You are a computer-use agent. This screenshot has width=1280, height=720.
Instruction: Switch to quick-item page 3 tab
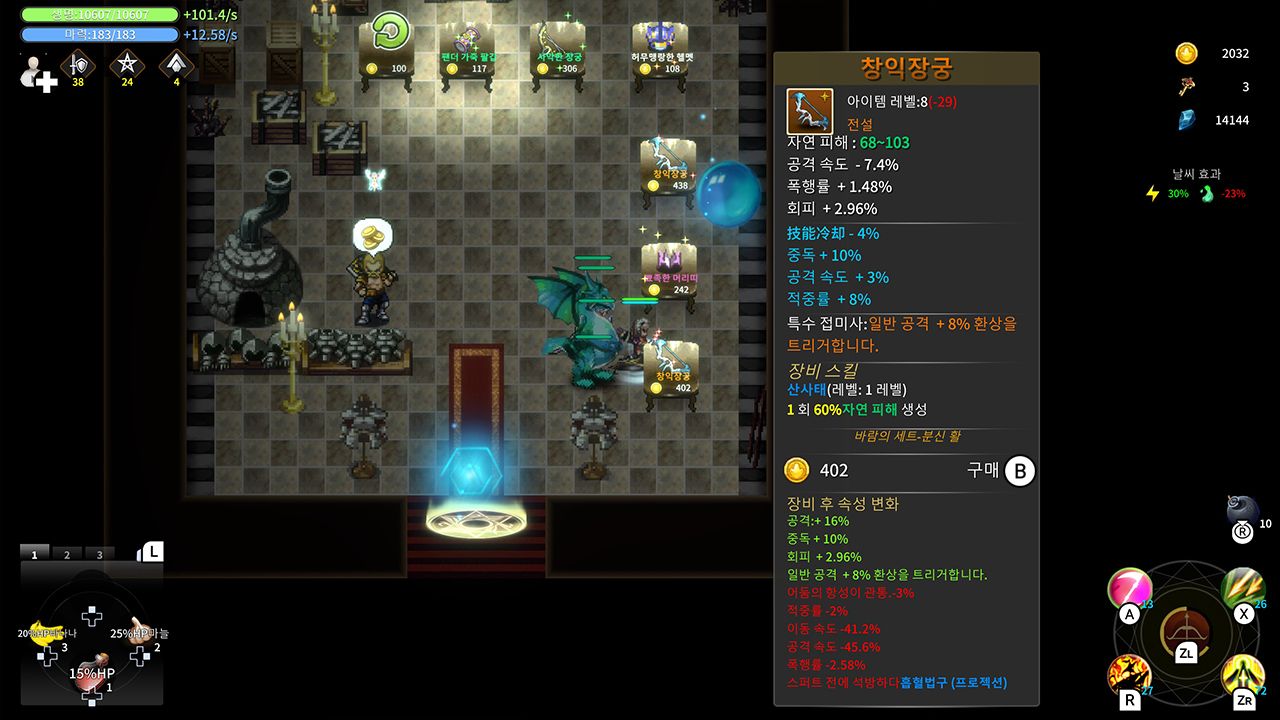coord(99,554)
